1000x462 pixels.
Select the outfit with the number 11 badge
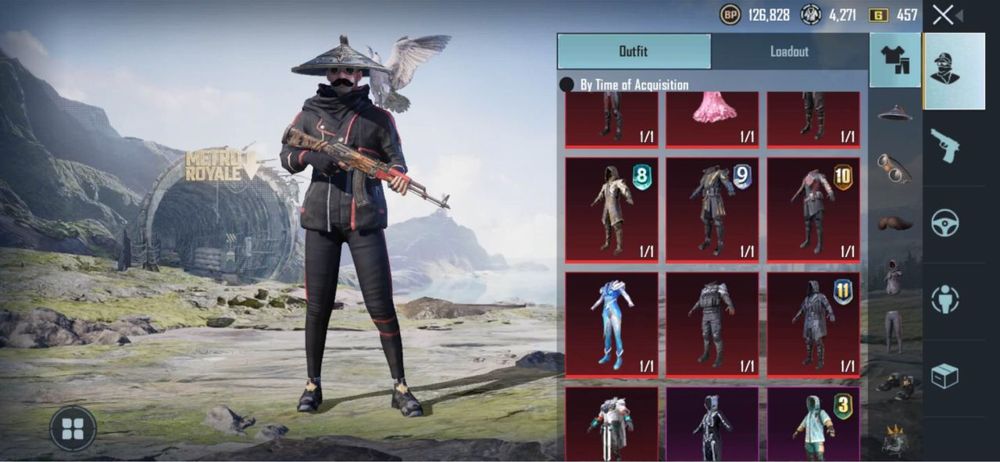(x=813, y=324)
